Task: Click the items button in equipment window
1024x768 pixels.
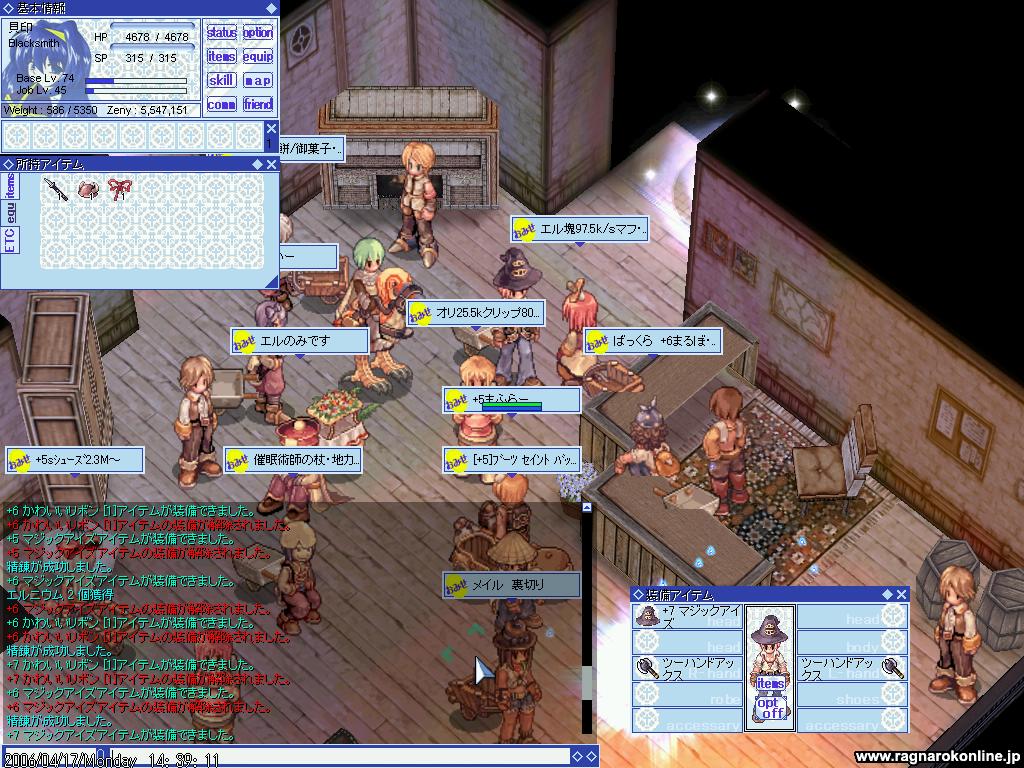Action: coord(770,683)
